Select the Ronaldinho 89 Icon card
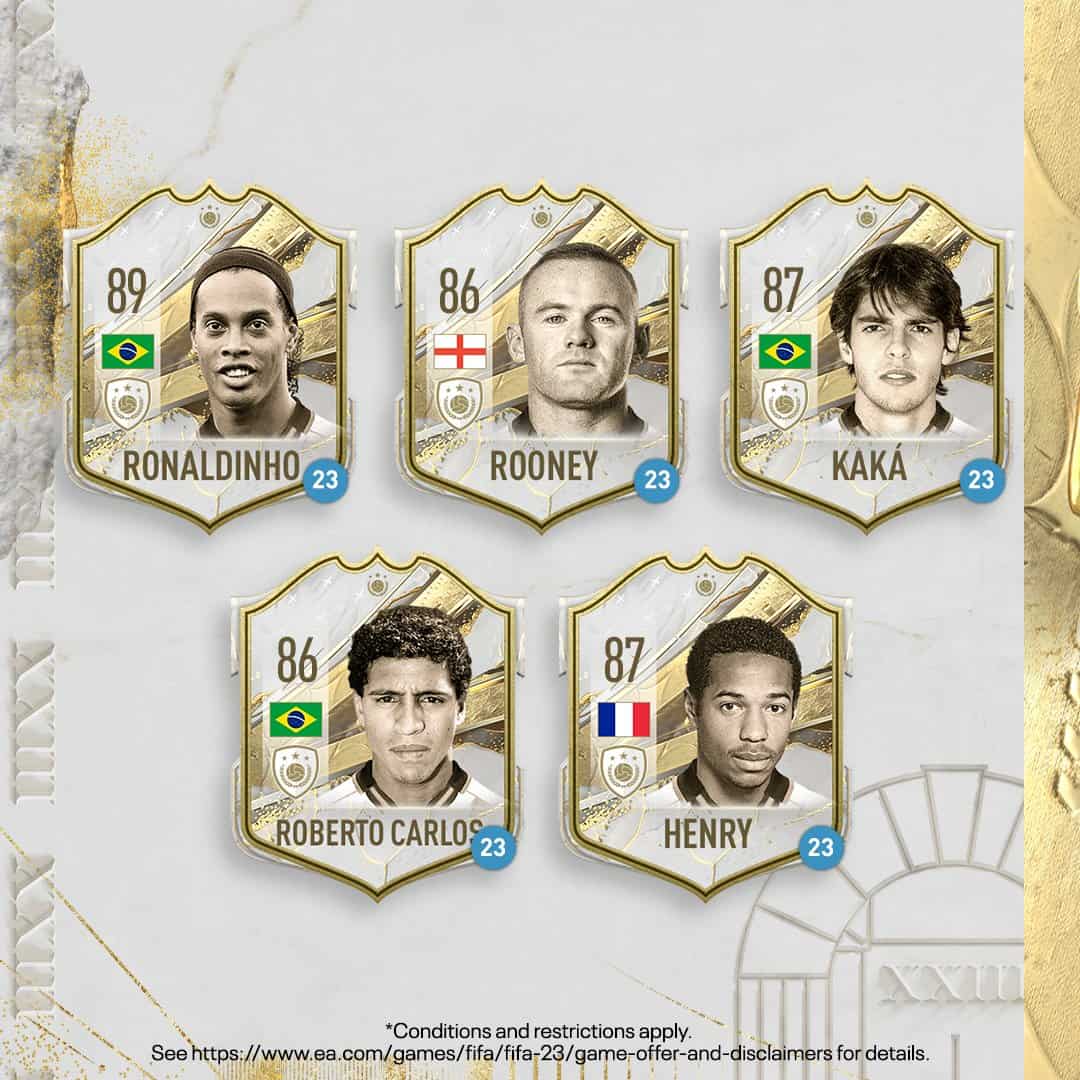 [x=210, y=355]
